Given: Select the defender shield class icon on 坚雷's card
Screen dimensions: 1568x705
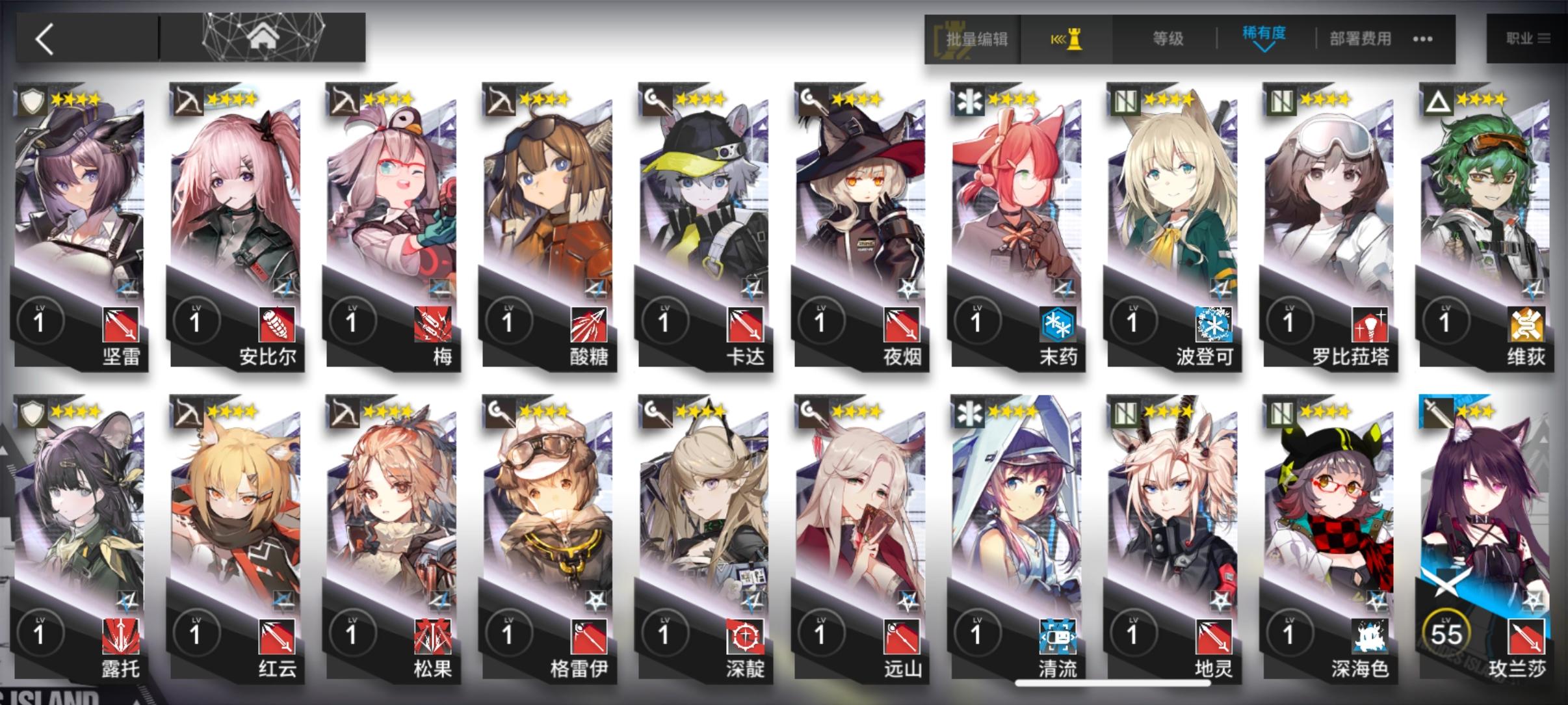Looking at the screenshot, I should pyautogui.click(x=32, y=99).
